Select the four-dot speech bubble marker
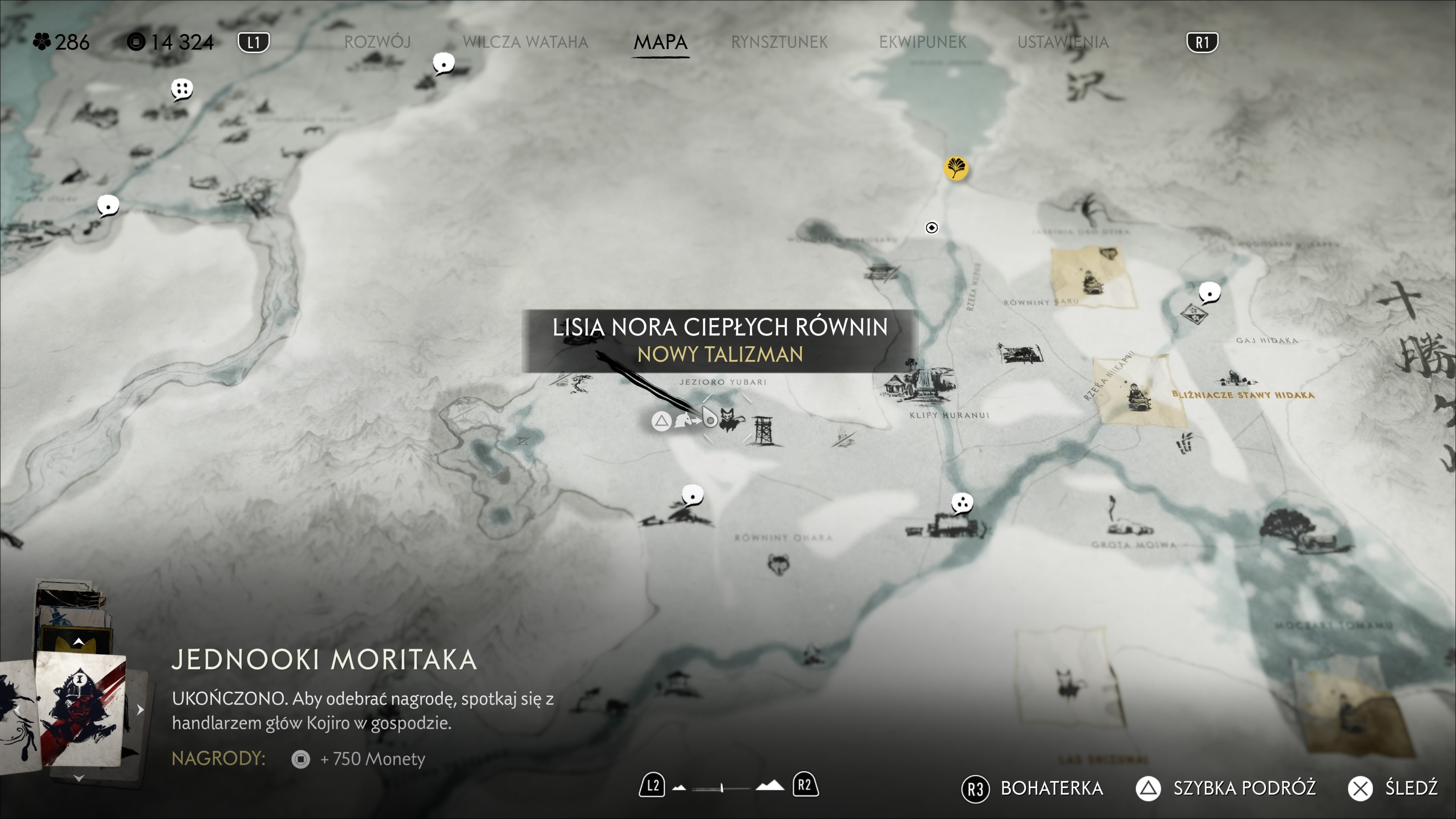Image resolution: width=1456 pixels, height=819 pixels. (x=182, y=89)
